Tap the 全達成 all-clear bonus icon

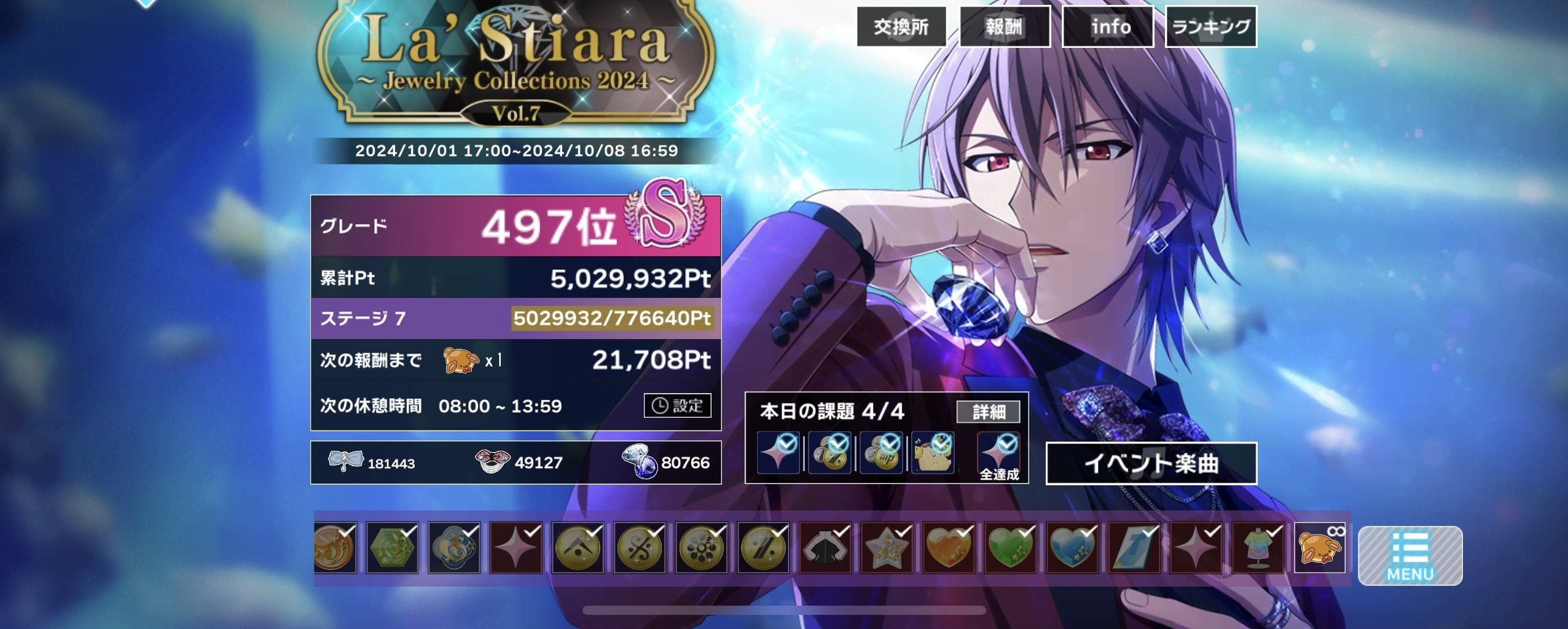click(x=998, y=453)
